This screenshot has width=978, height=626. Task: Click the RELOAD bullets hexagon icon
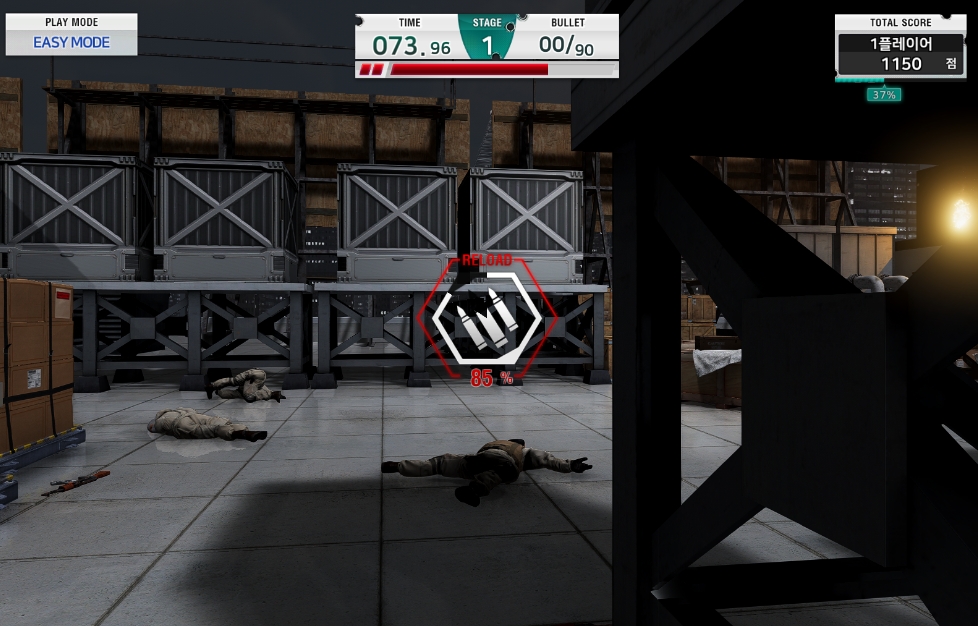[x=486, y=318]
